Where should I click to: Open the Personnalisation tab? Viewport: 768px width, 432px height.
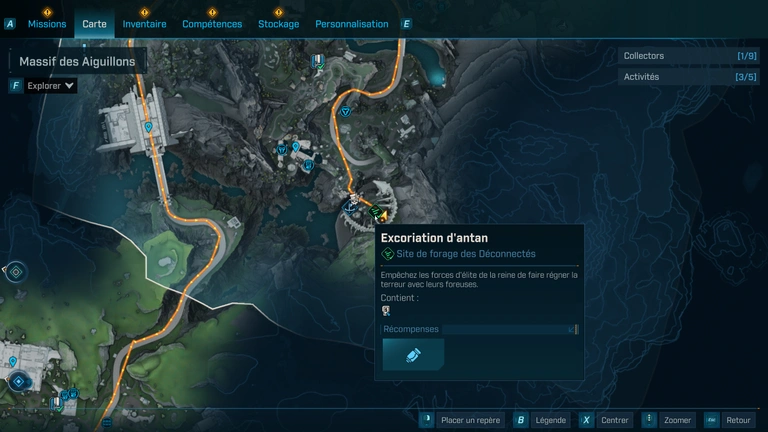tap(351, 23)
